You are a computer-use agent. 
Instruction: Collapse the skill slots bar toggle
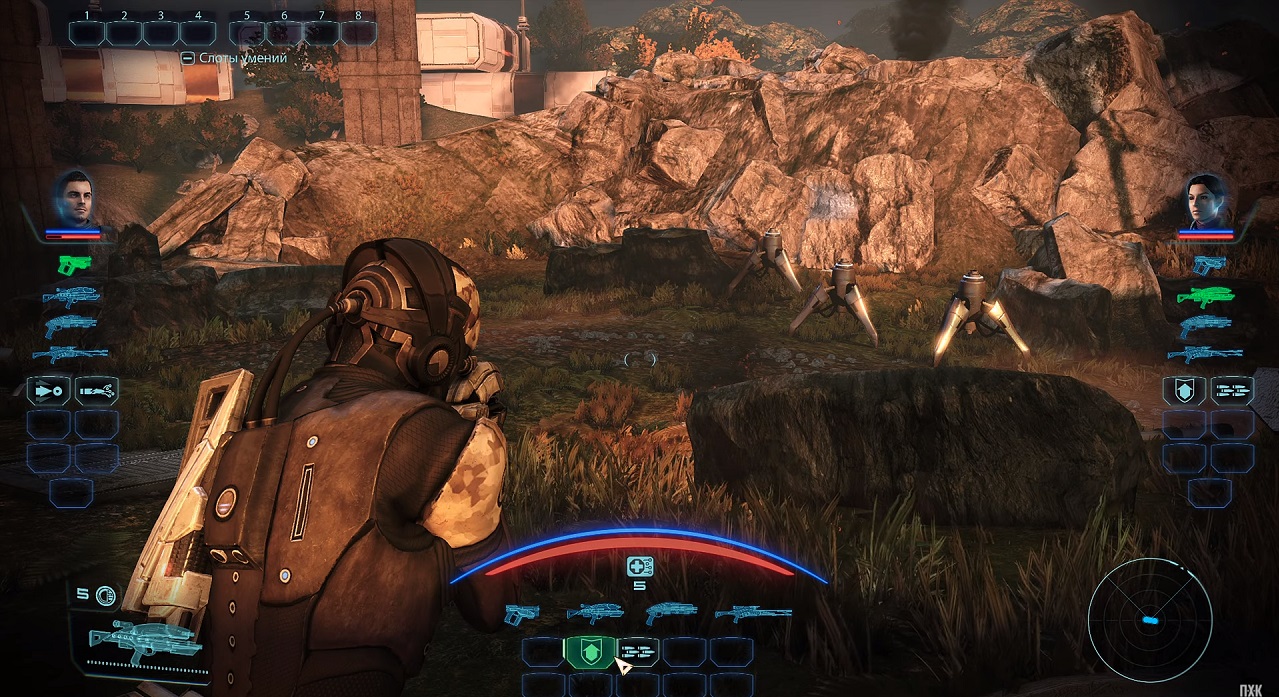click(187, 59)
